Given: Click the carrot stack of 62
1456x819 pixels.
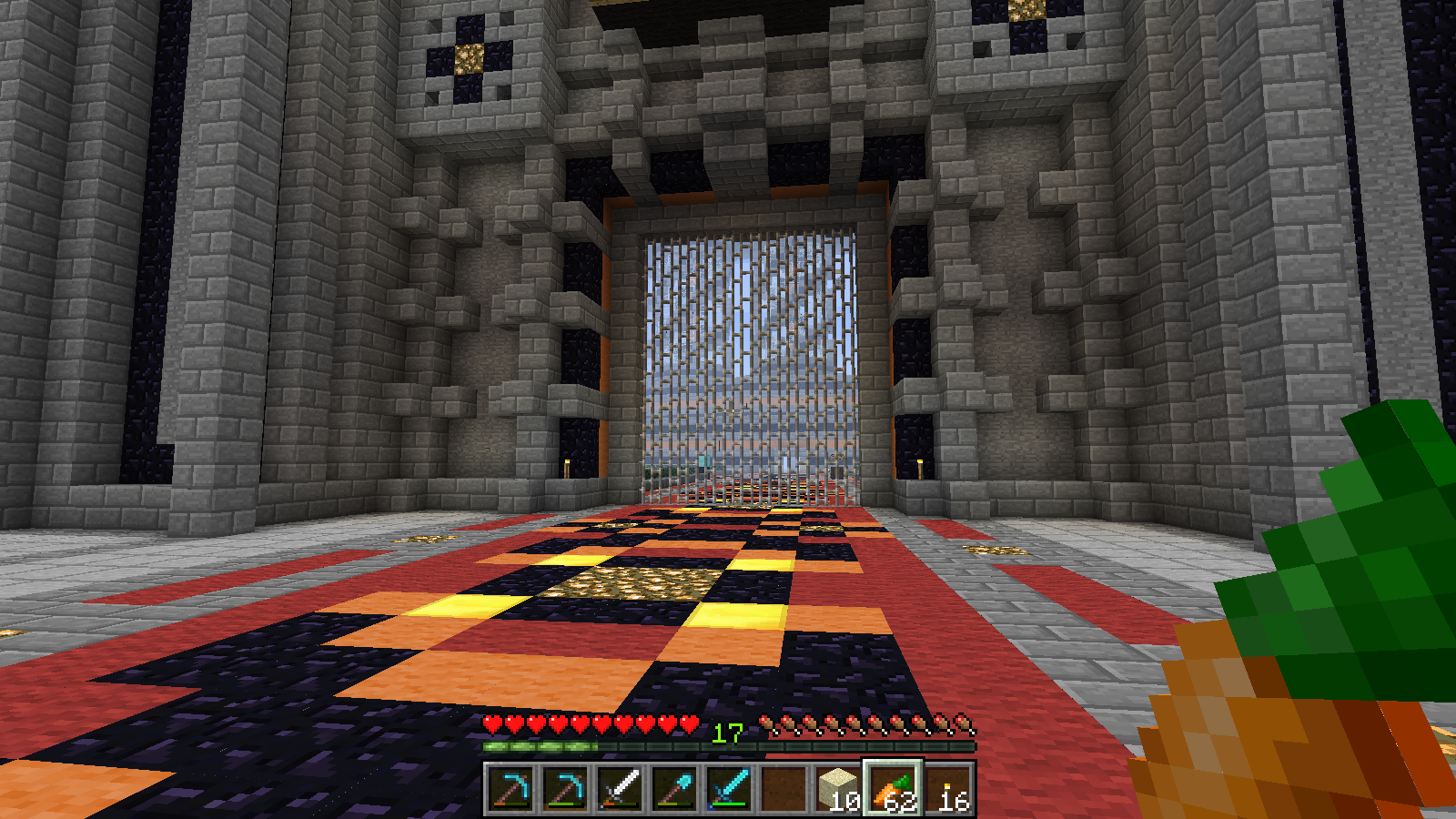Looking at the screenshot, I should pyautogui.click(x=893, y=788).
